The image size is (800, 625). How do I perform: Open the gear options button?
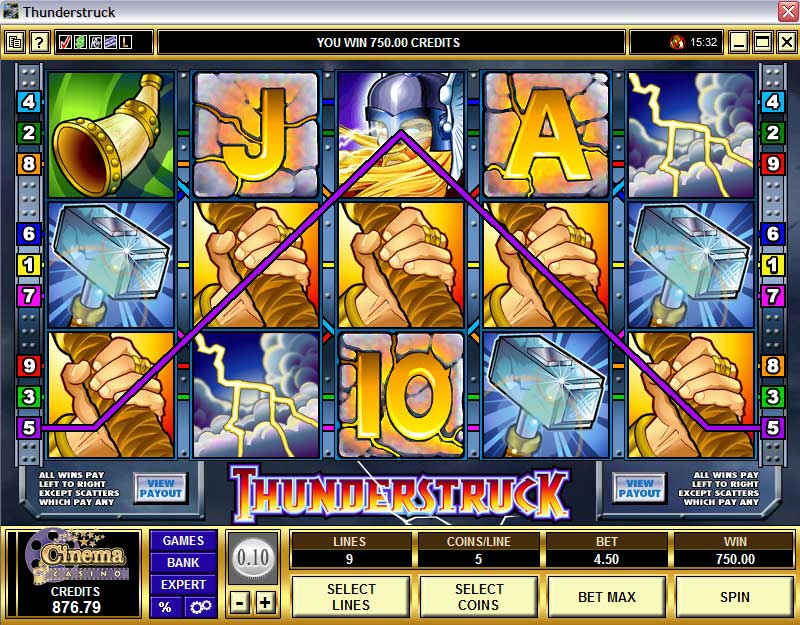tap(200, 607)
